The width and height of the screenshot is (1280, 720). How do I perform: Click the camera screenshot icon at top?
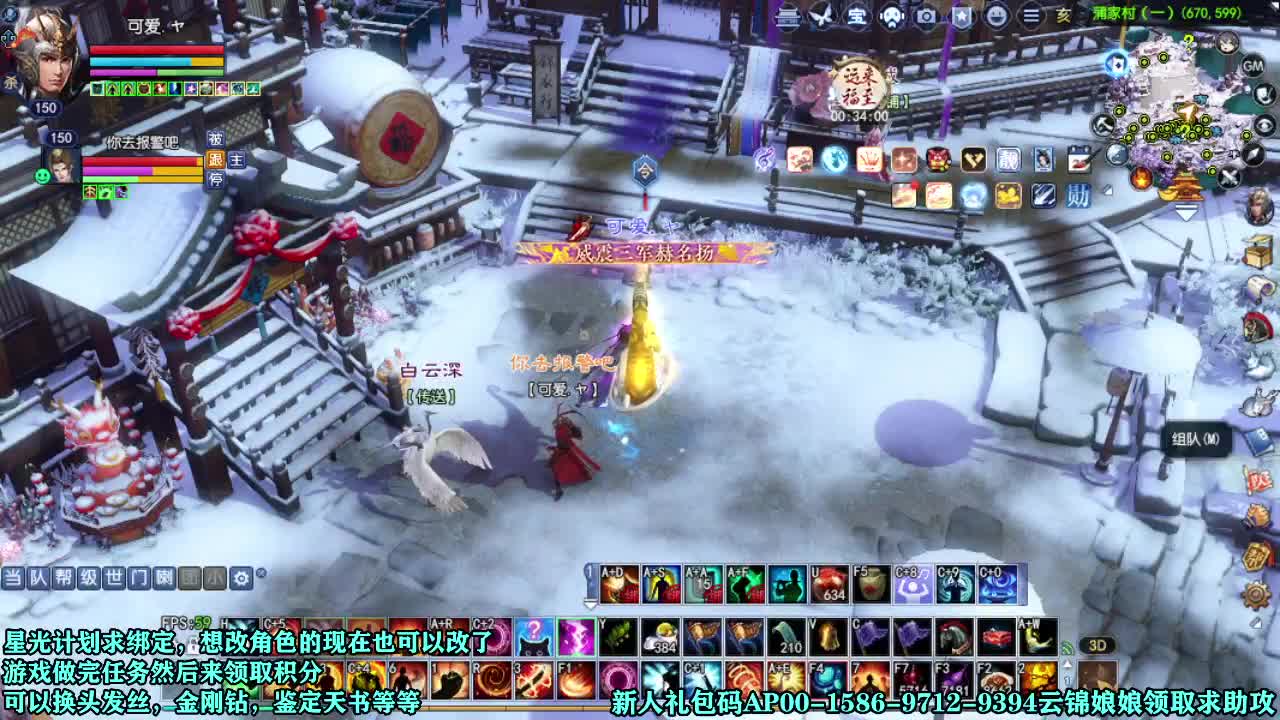[x=926, y=17]
